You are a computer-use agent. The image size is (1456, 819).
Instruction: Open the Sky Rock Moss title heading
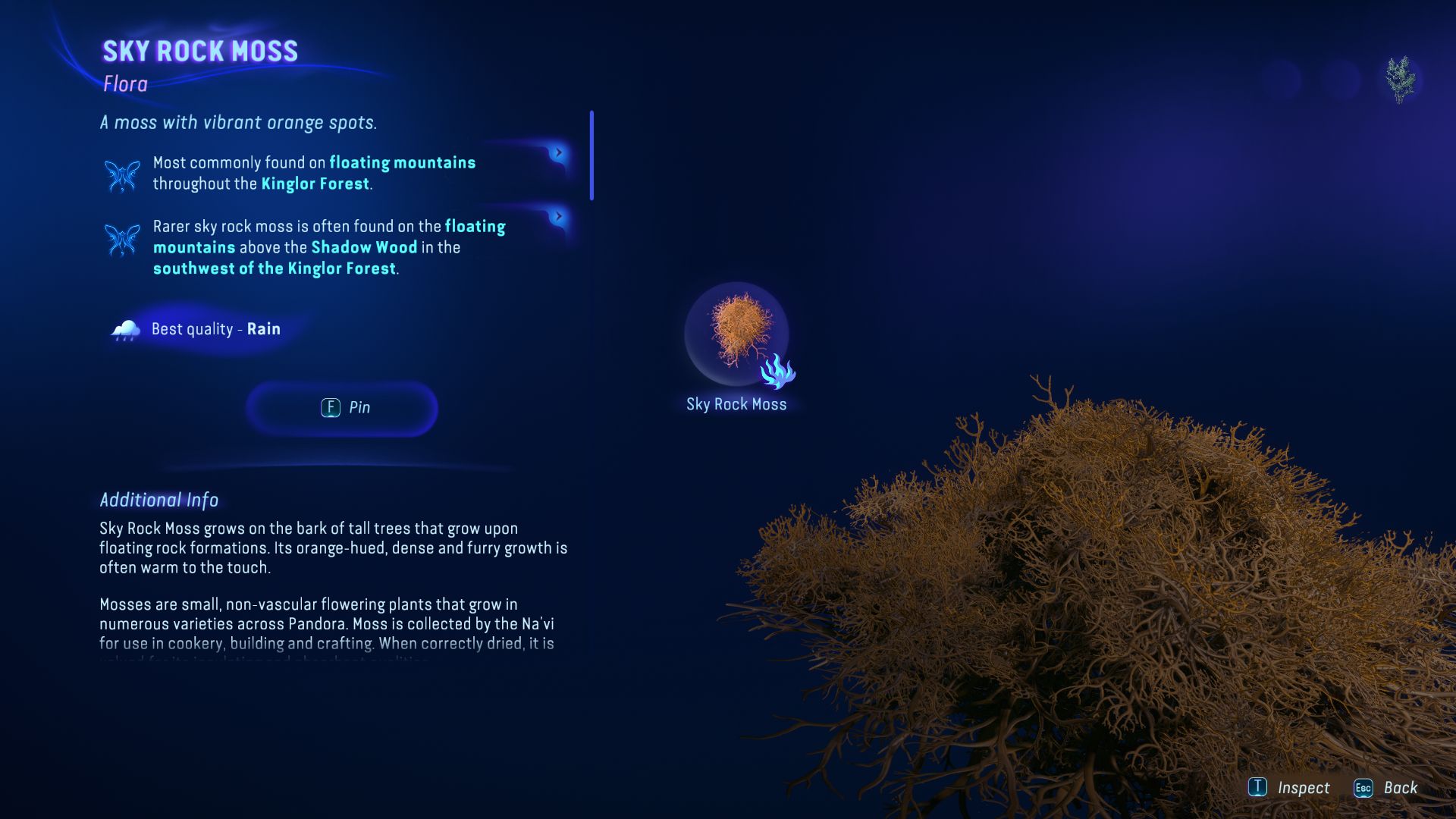coord(199,51)
